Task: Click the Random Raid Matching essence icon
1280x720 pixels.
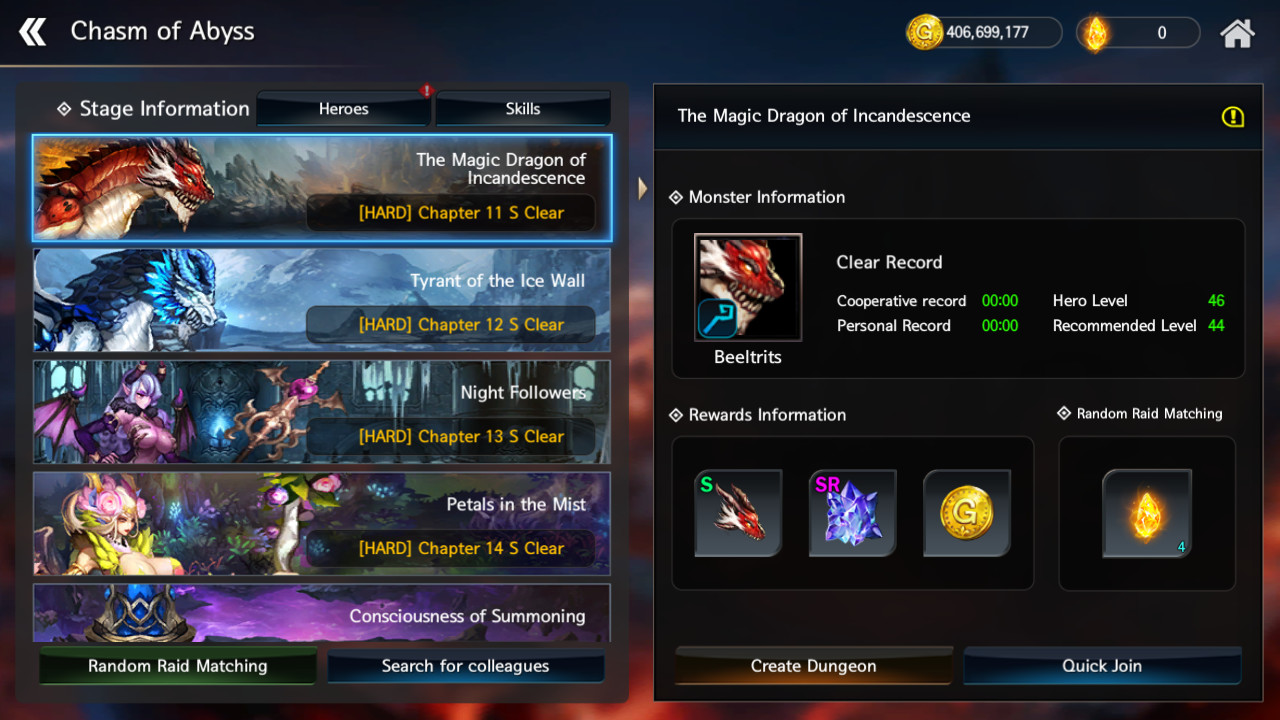Action: [1146, 513]
